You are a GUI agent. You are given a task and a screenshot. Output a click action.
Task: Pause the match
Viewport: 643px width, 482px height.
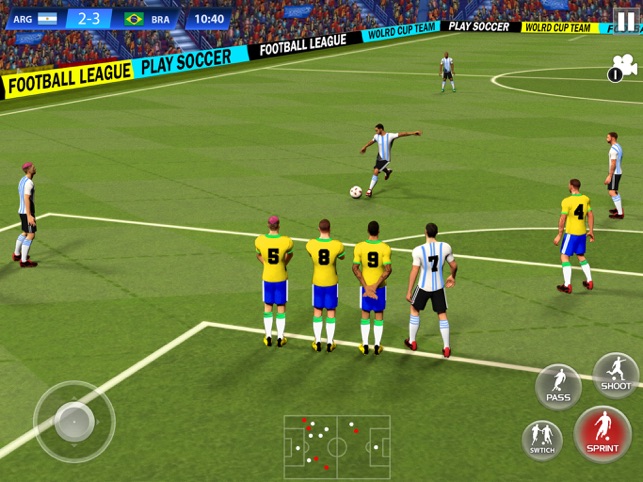tap(624, 19)
